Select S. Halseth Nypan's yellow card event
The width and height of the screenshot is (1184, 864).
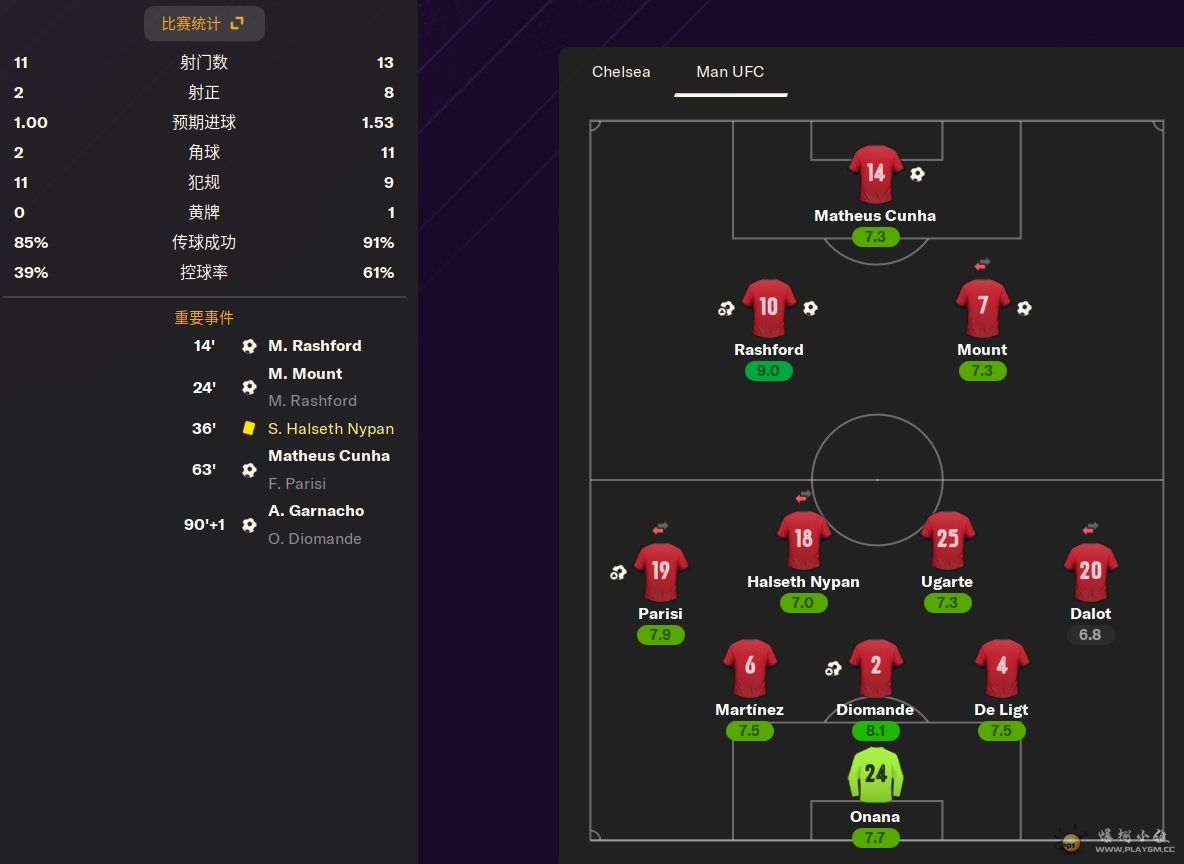tap(330, 429)
